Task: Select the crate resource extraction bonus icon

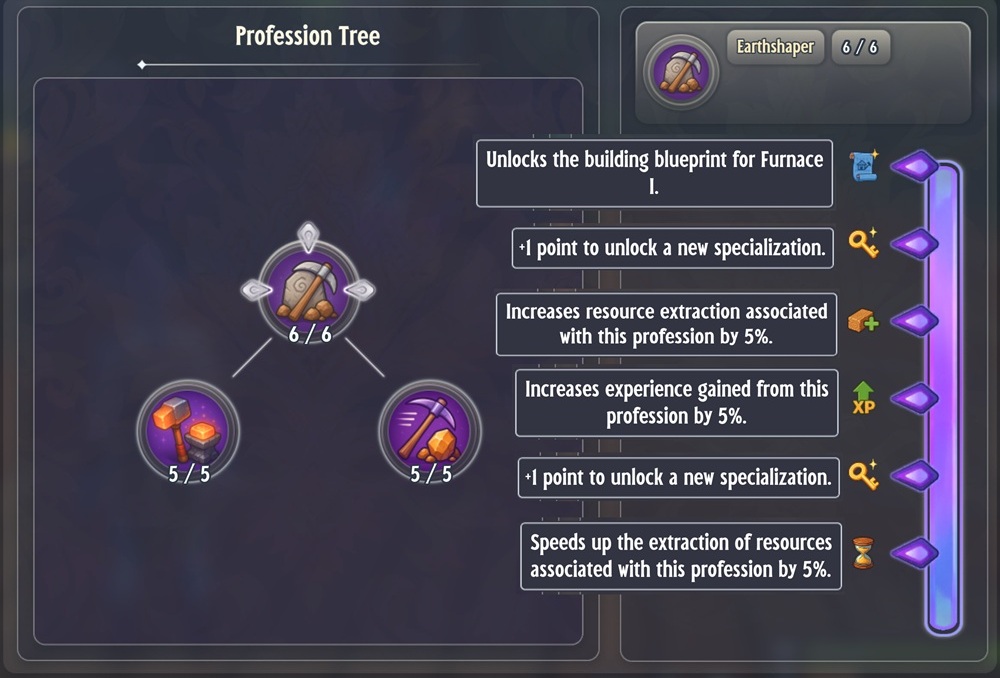Action: (x=863, y=321)
